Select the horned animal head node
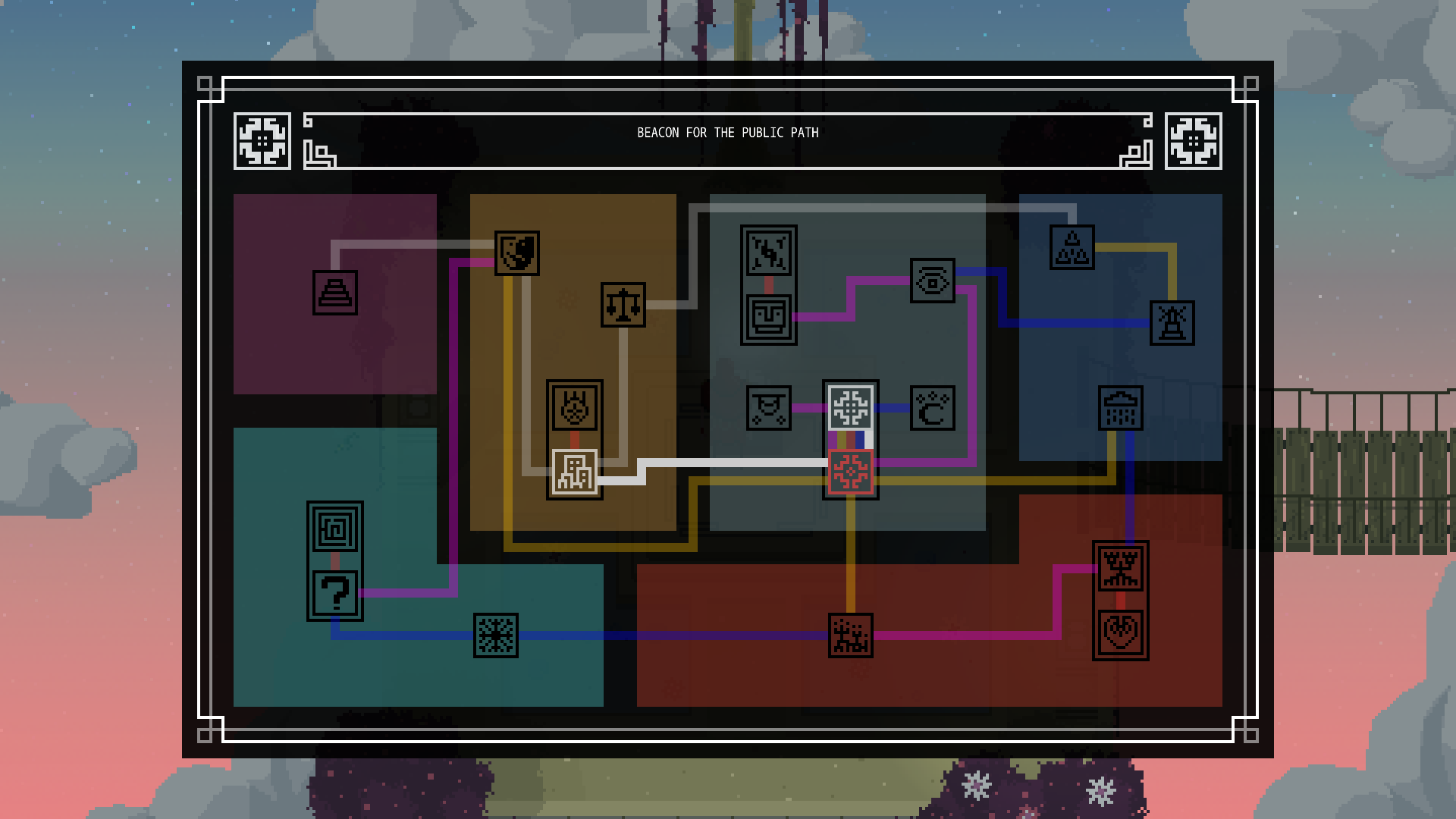The height and width of the screenshot is (819, 1456). coord(575,407)
